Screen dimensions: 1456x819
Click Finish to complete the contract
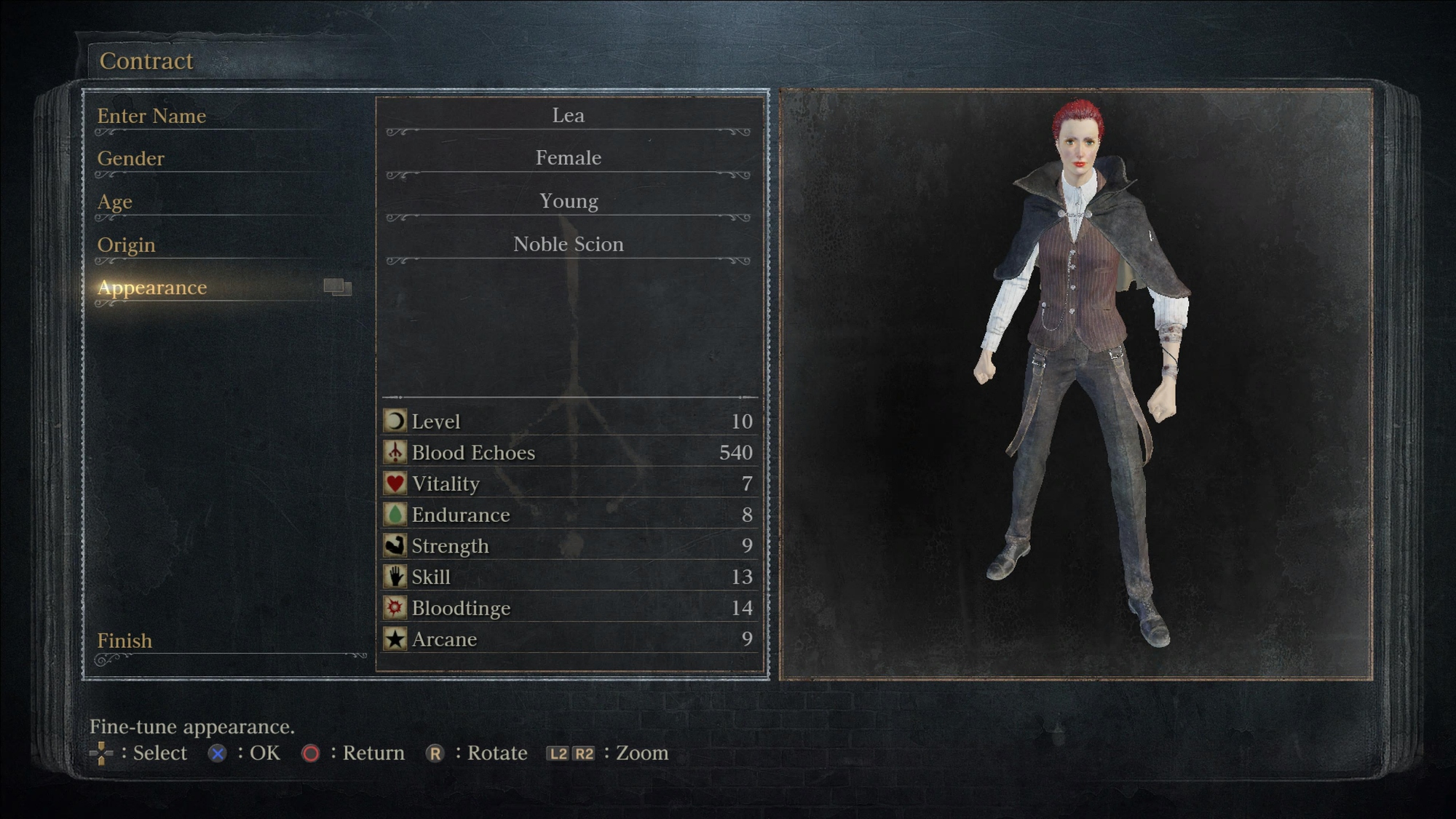pos(125,641)
